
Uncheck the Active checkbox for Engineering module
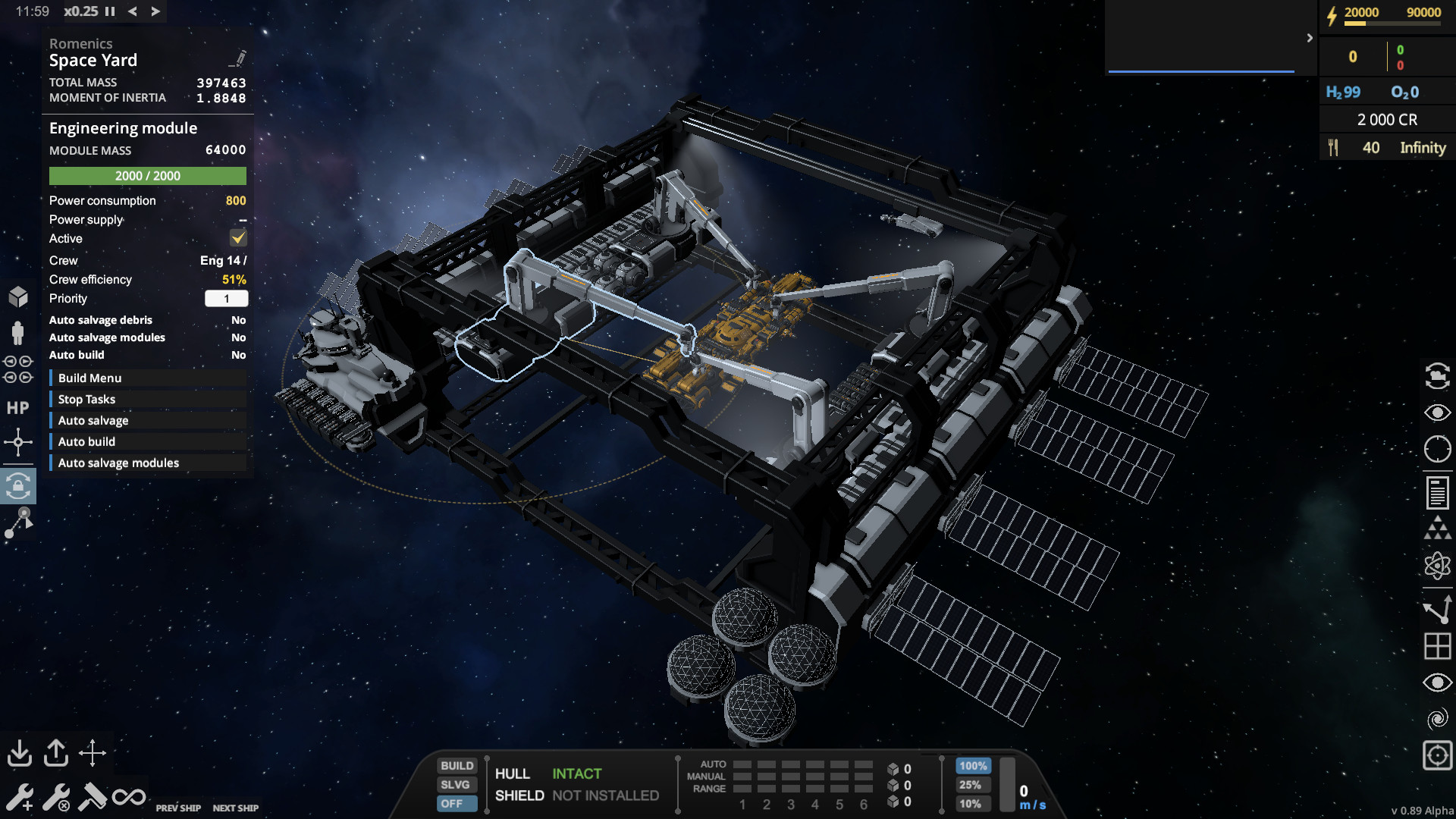(x=238, y=237)
